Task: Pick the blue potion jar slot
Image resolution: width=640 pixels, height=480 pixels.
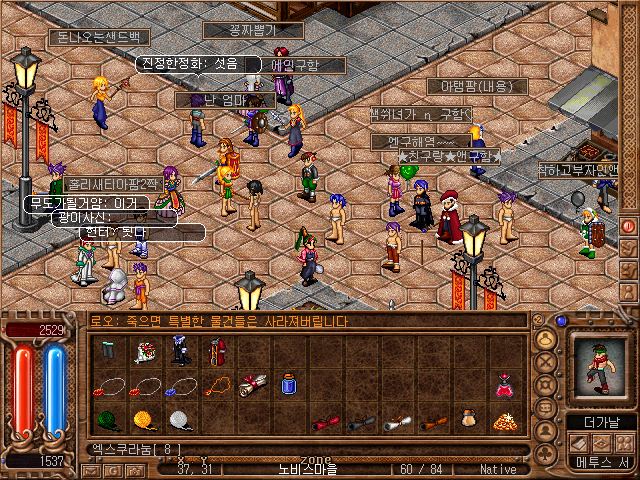Action: 289,385
